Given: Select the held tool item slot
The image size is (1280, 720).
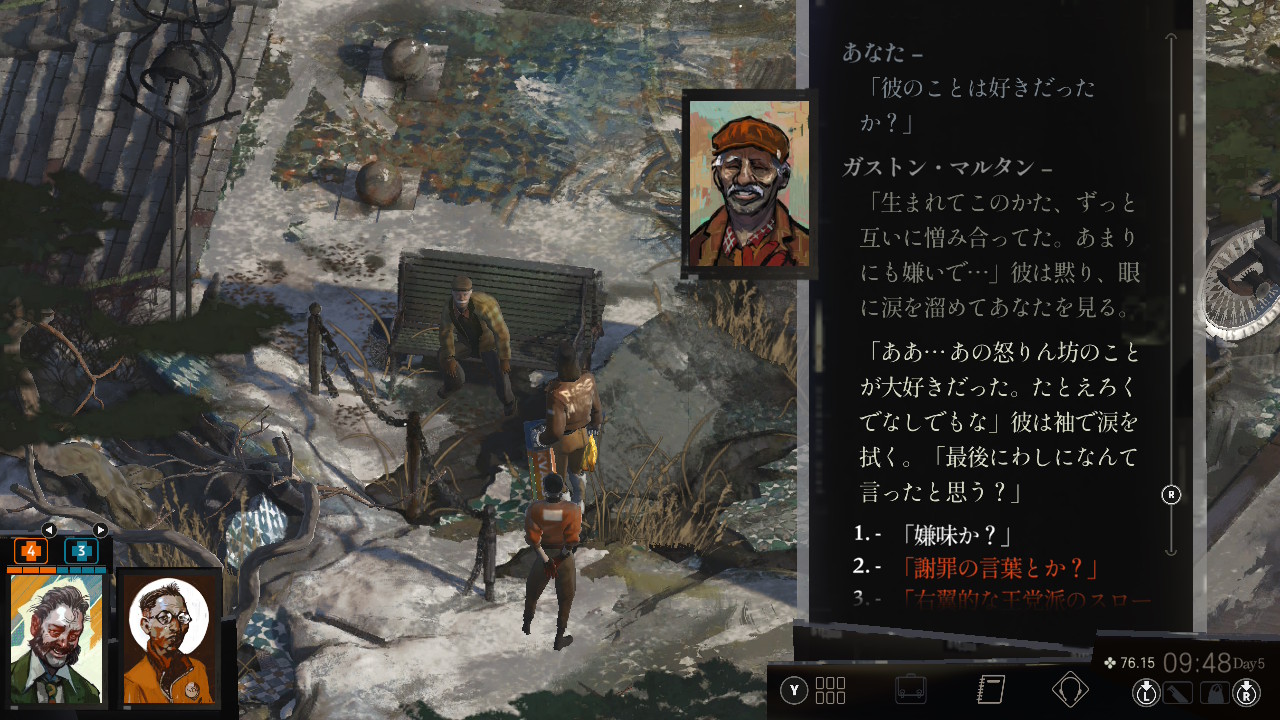Looking at the screenshot, I should pos(1178,692).
